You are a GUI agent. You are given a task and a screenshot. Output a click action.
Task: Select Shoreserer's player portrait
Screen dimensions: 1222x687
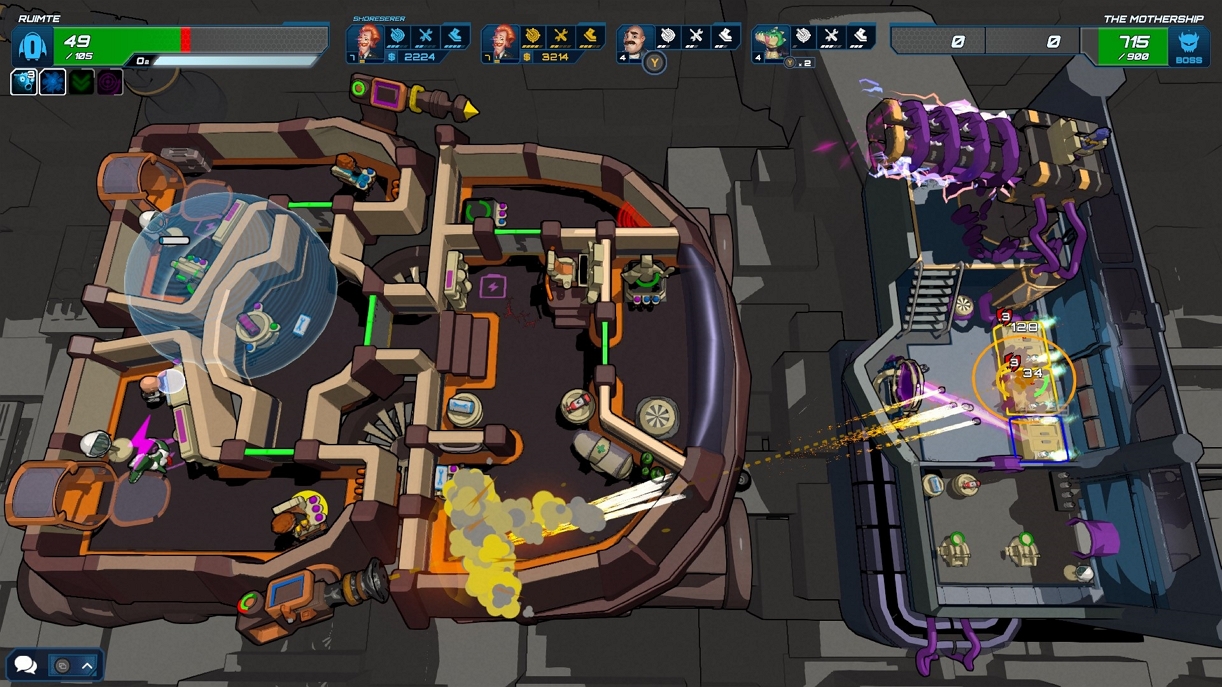pos(366,42)
